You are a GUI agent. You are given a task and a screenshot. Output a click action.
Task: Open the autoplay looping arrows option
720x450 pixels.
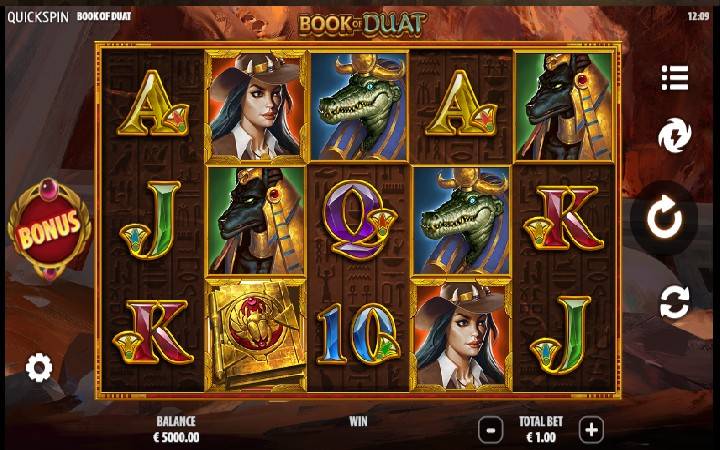(675, 301)
